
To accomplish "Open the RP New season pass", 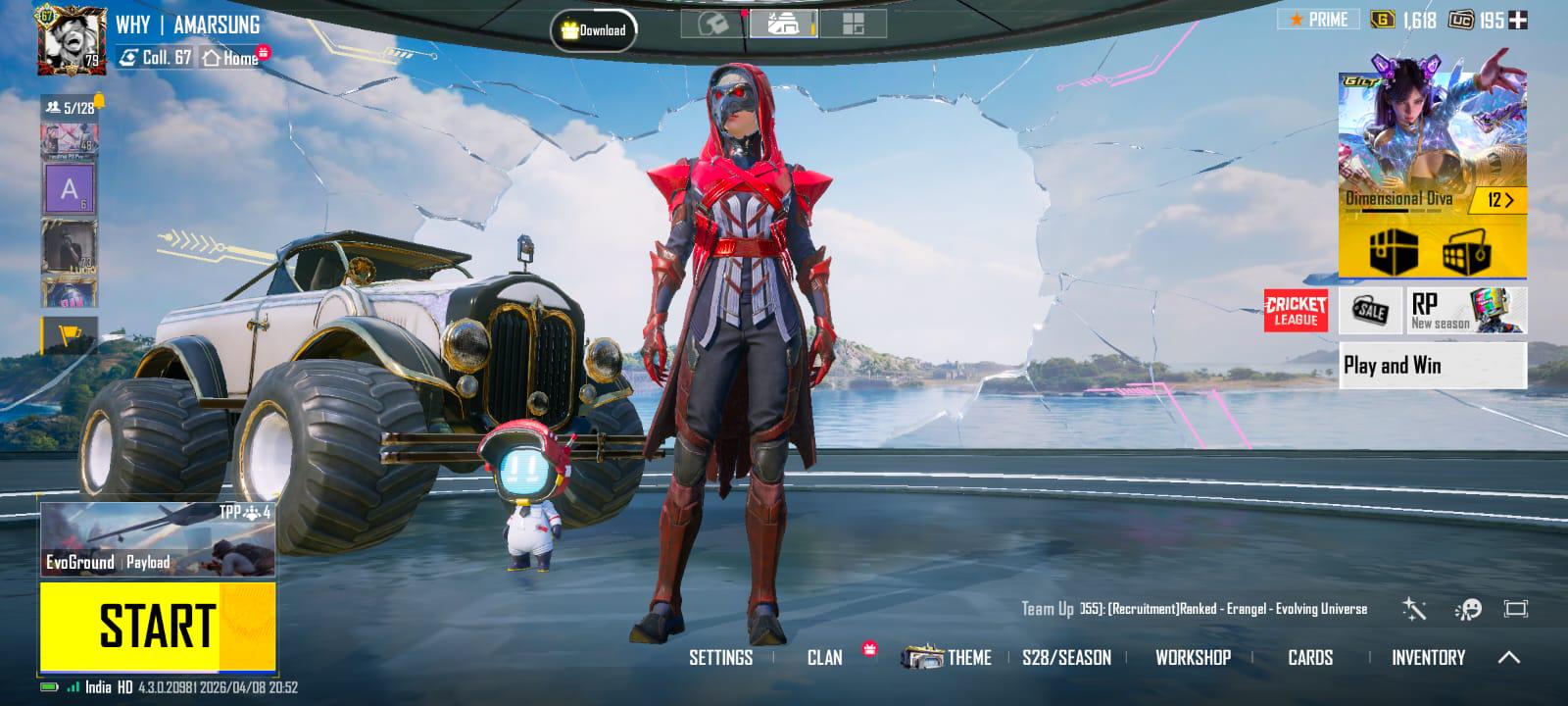I will coord(1466,311).
